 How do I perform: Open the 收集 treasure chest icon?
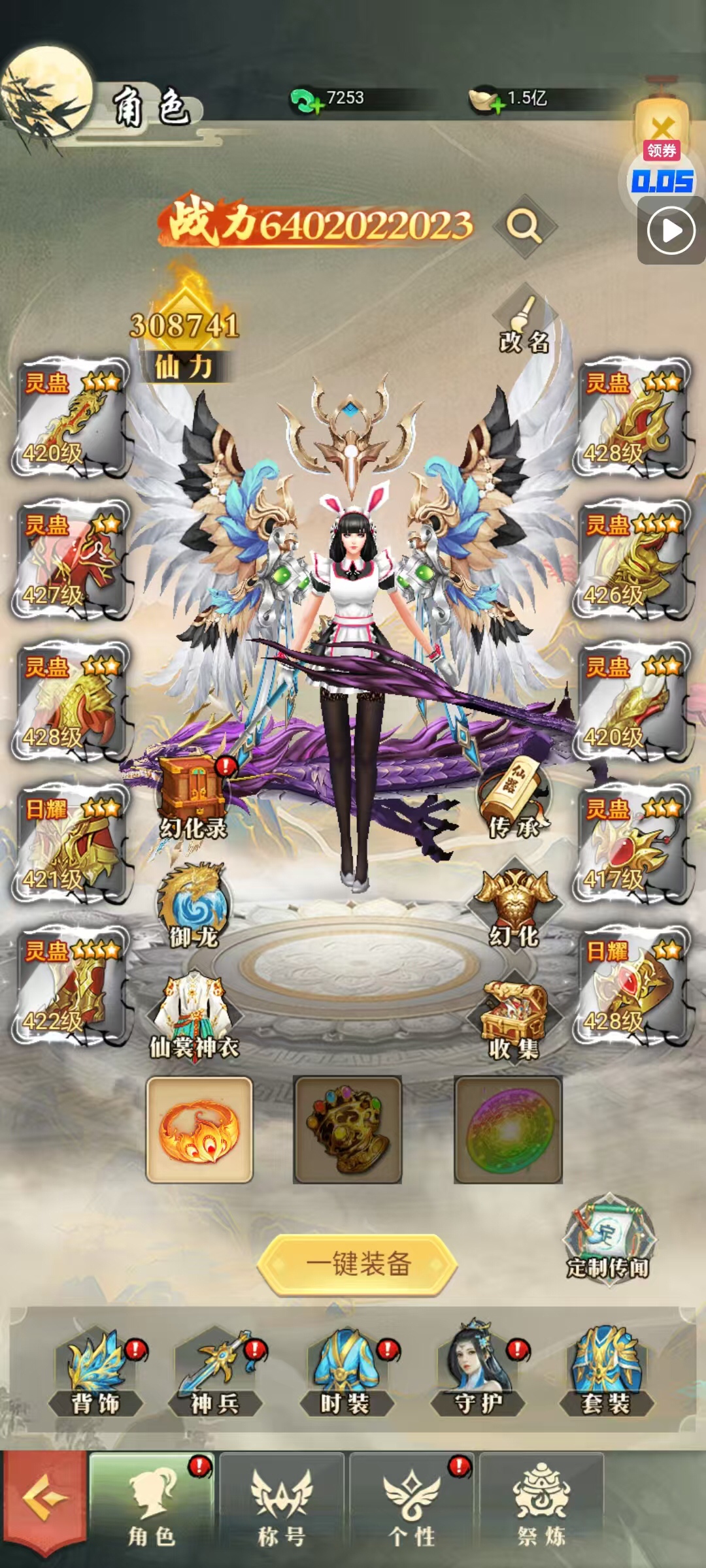click(x=514, y=1017)
